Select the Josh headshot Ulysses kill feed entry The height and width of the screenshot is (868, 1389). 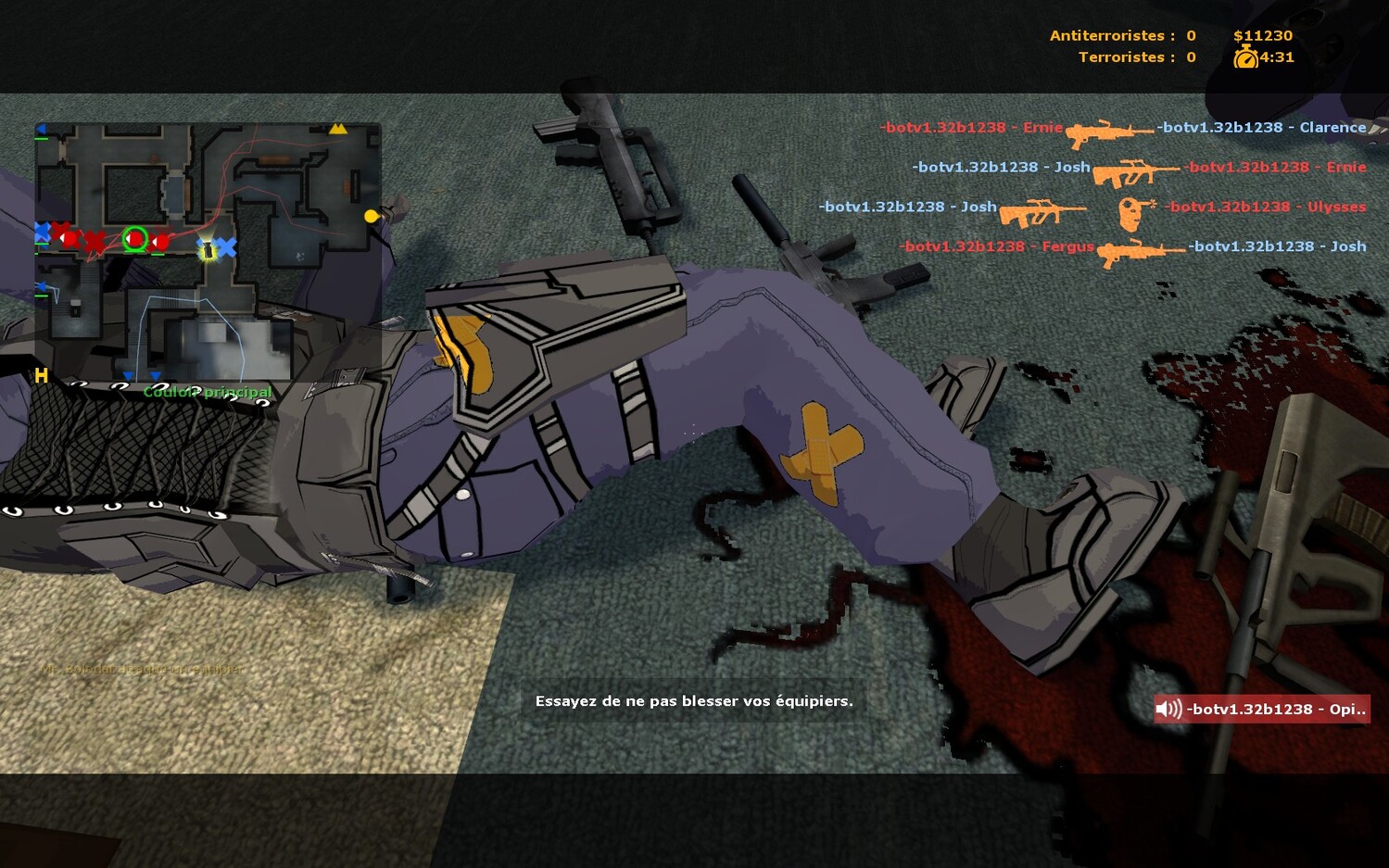(x=1092, y=208)
